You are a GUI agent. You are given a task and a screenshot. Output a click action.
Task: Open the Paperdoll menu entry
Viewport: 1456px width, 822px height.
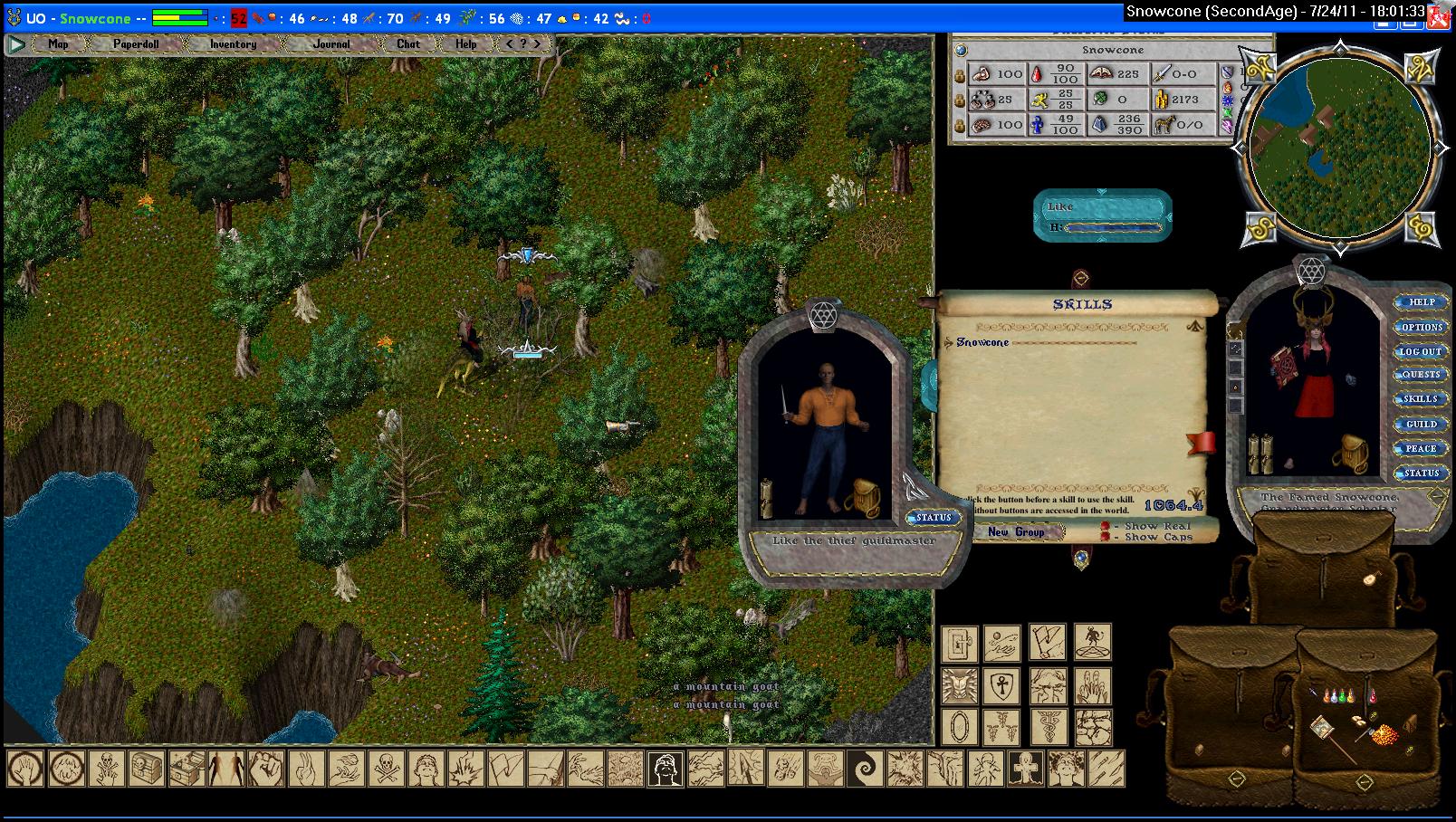tap(136, 43)
